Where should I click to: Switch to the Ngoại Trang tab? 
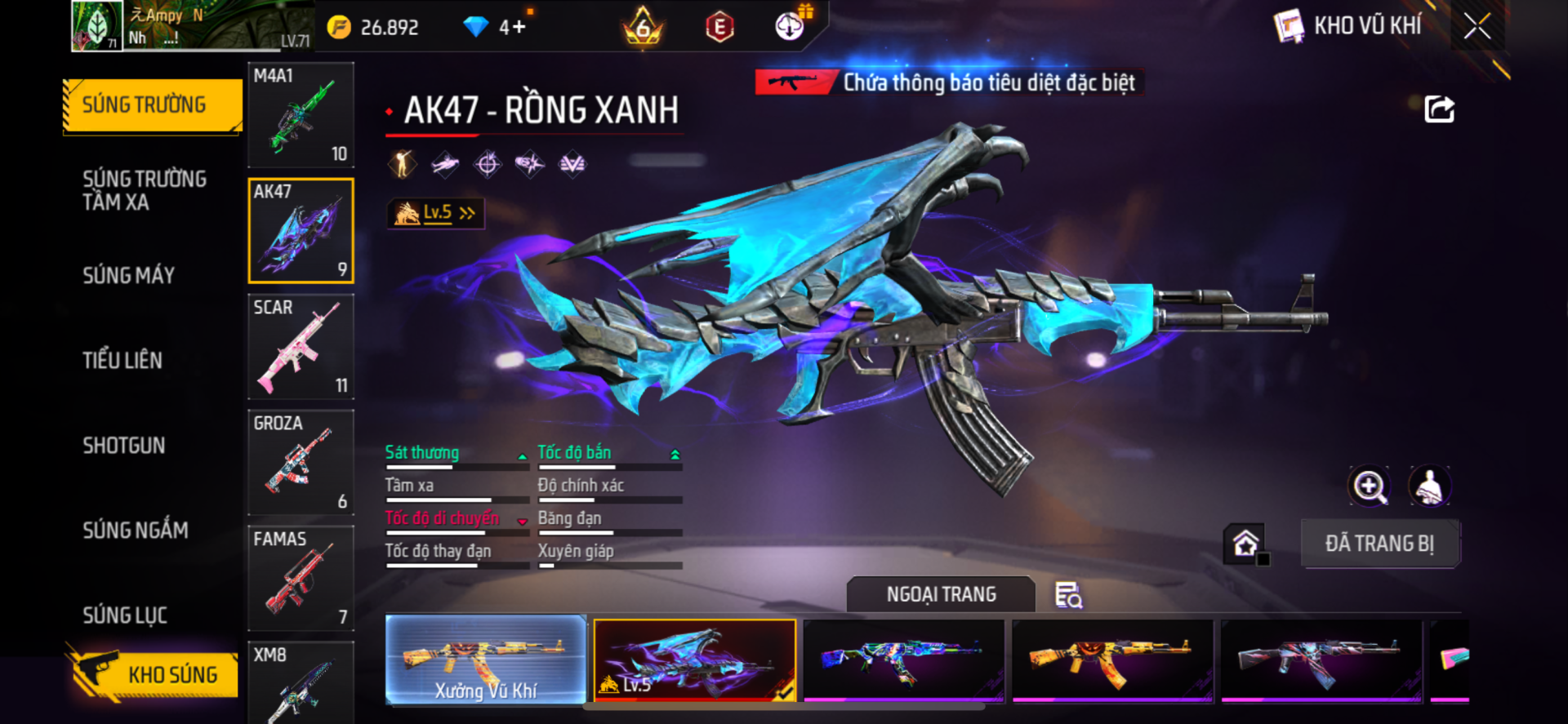941,594
